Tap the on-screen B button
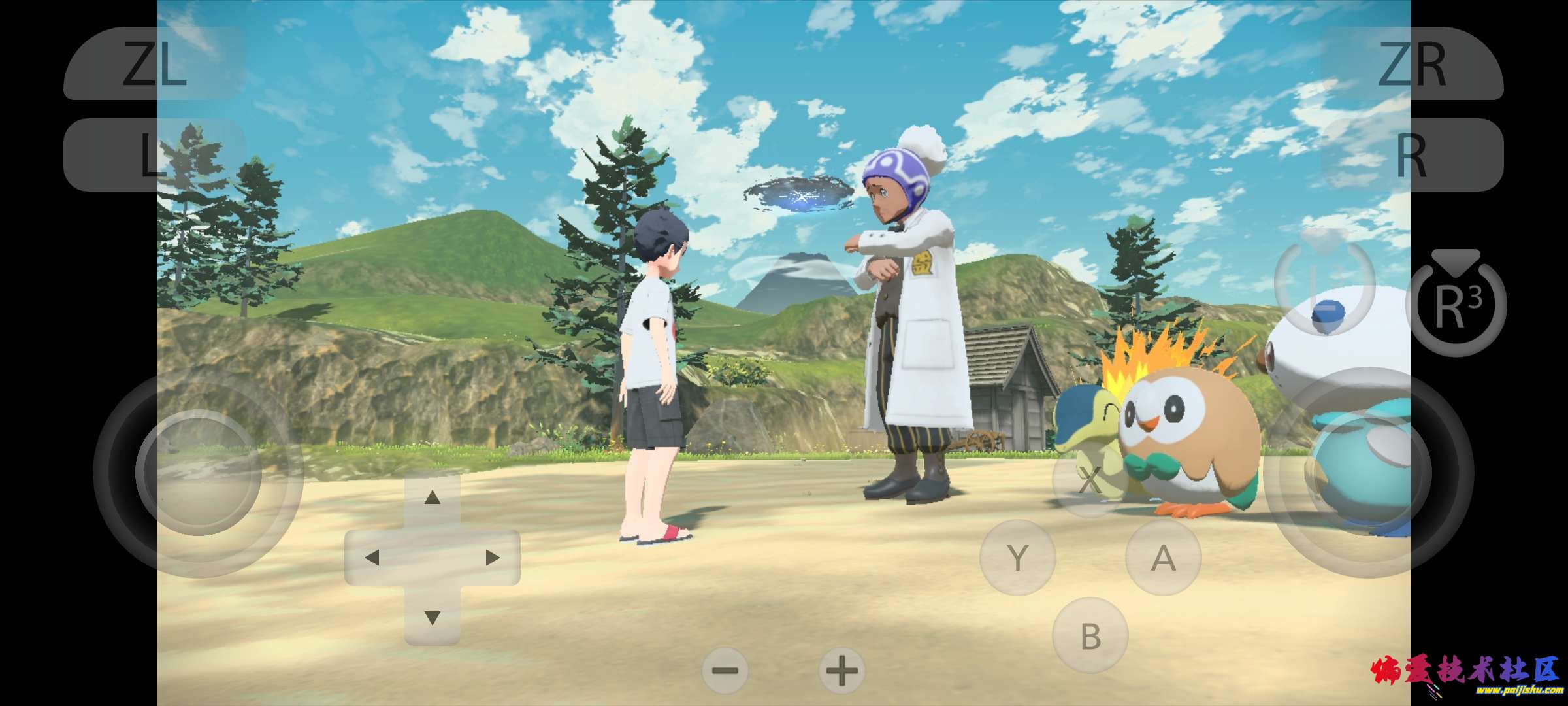Image resolution: width=1568 pixels, height=706 pixels. click(x=1090, y=635)
